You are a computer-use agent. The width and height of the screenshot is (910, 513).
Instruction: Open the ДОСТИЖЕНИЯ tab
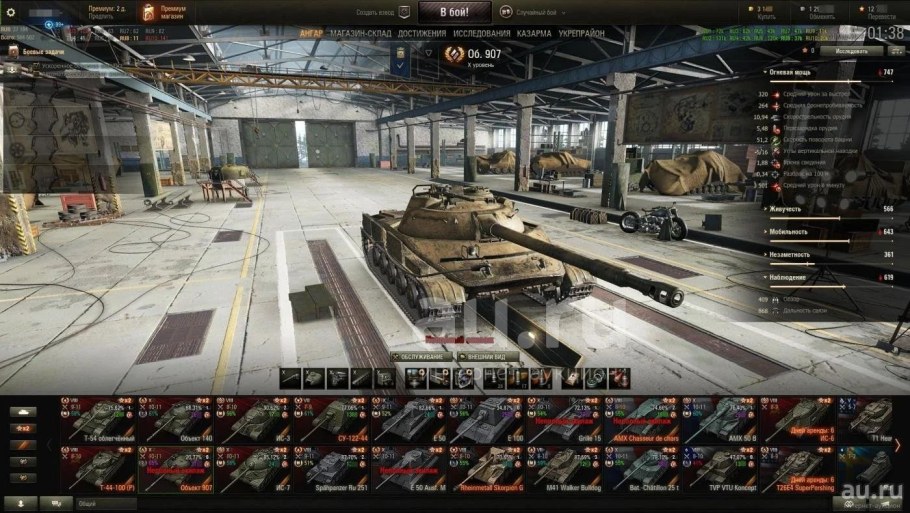point(421,33)
